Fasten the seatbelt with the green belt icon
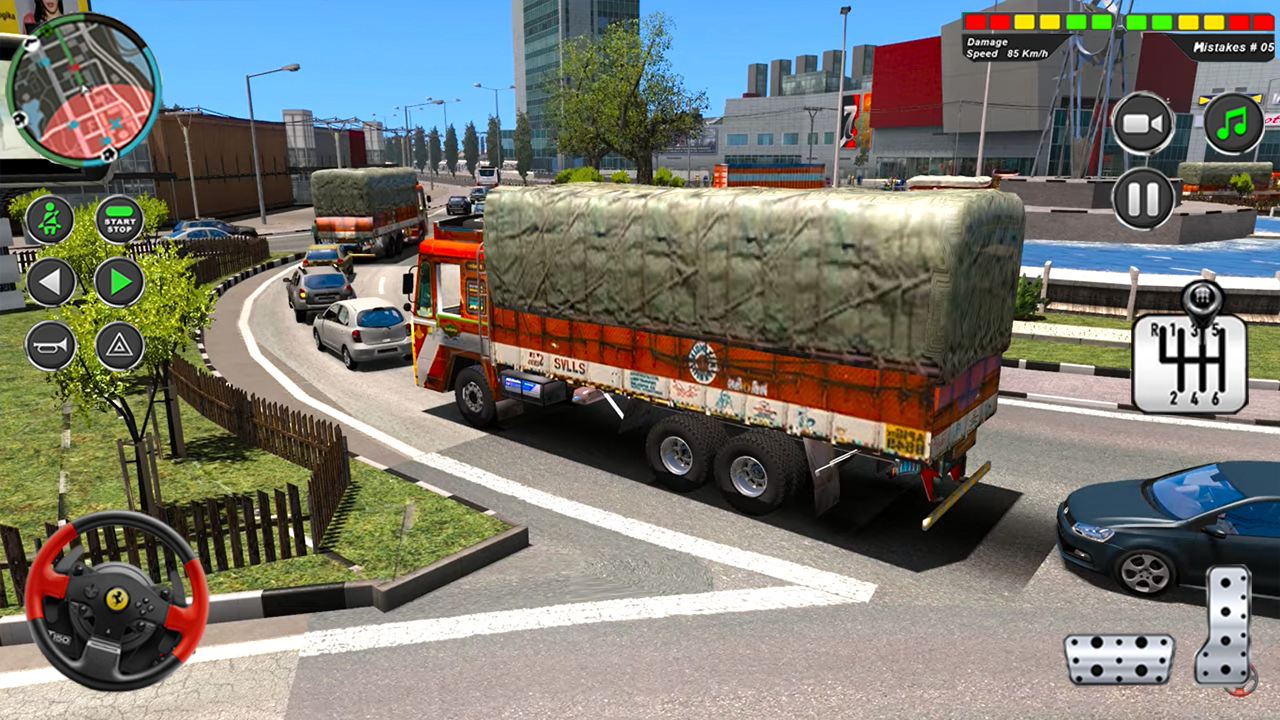 pyautogui.click(x=49, y=218)
